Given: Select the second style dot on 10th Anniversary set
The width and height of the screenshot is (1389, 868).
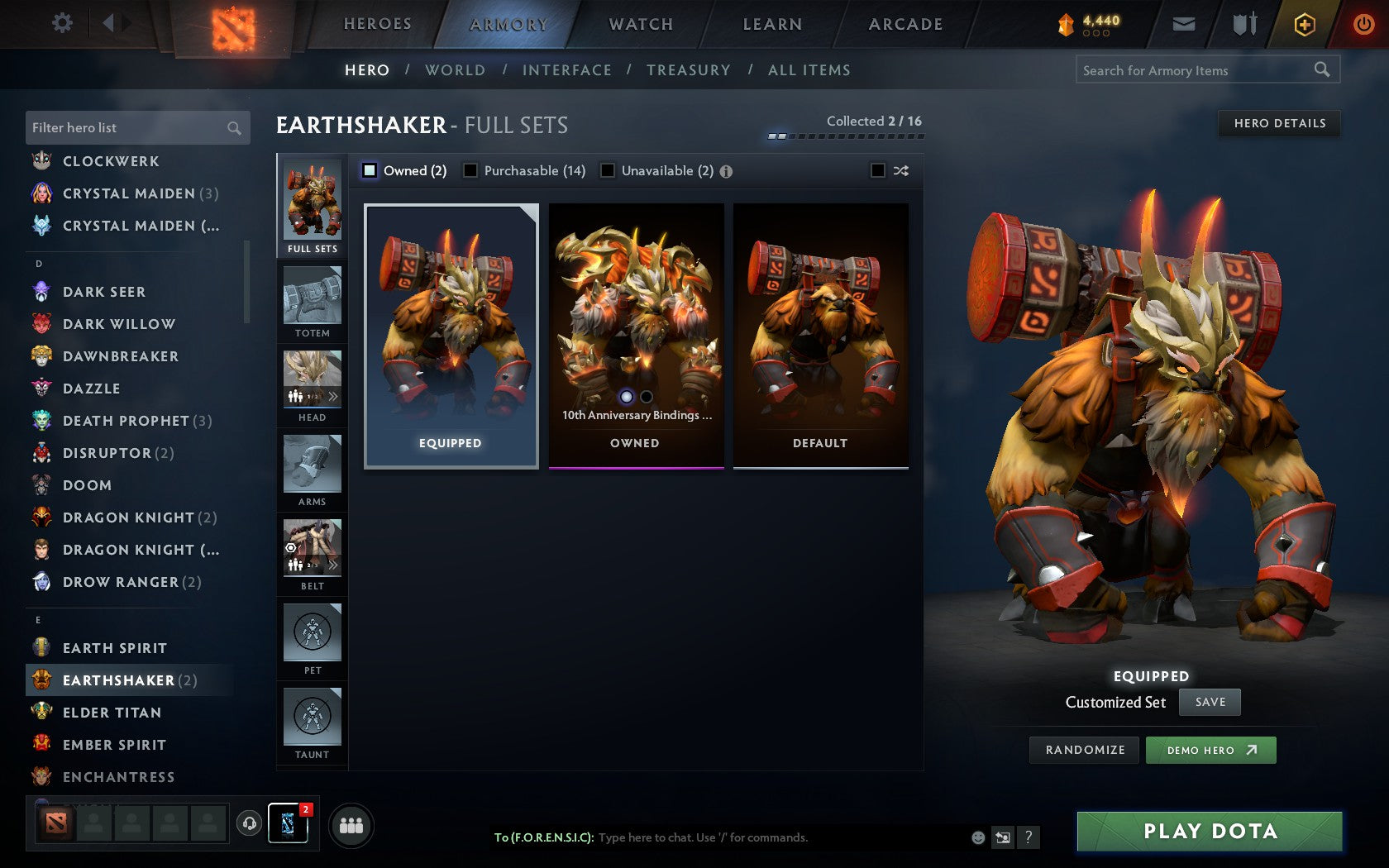Looking at the screenshot, I should (646, 398).
